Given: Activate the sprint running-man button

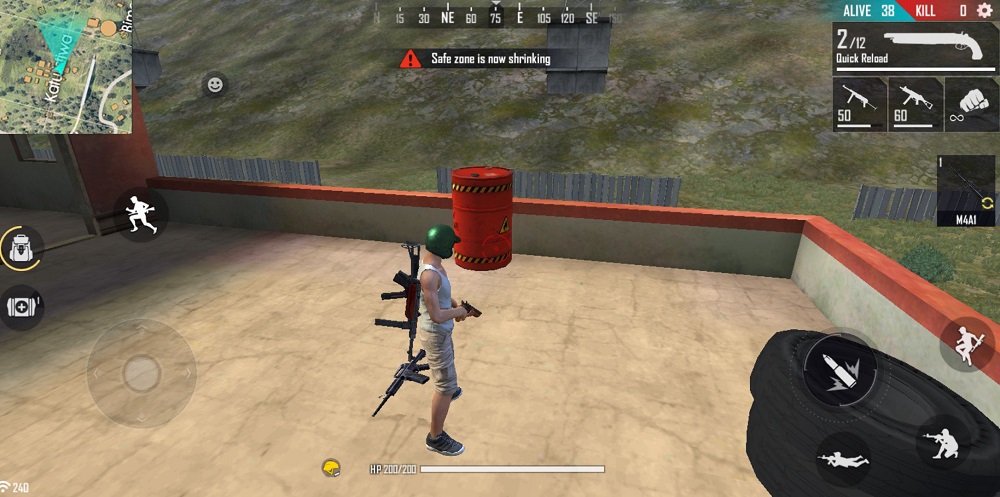Looking at the screenshot, I should (x=141, y=213).
